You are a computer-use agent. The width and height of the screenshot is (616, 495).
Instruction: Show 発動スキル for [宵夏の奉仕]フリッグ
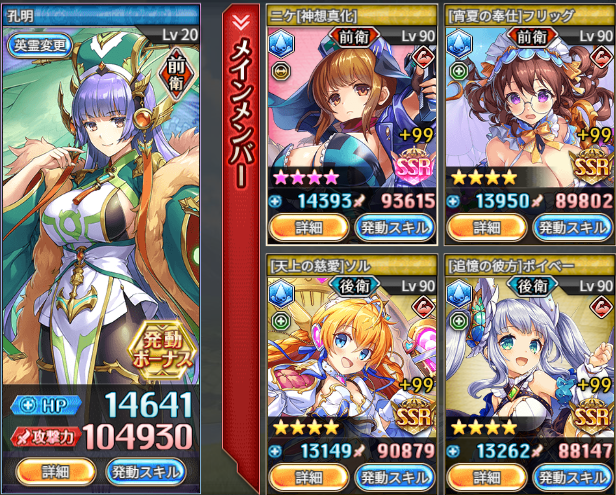pos(573,227)
